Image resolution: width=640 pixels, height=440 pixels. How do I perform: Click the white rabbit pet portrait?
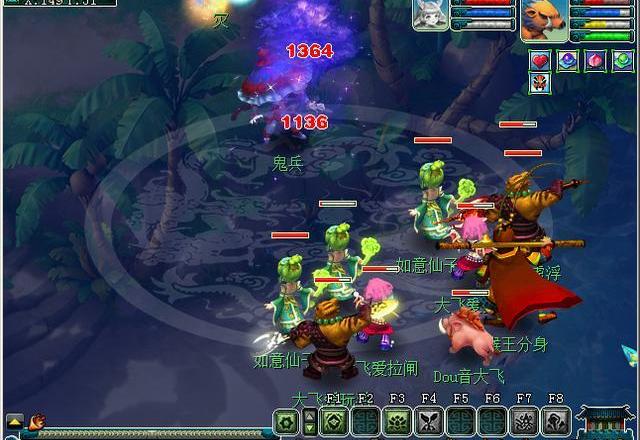[430, 15]
